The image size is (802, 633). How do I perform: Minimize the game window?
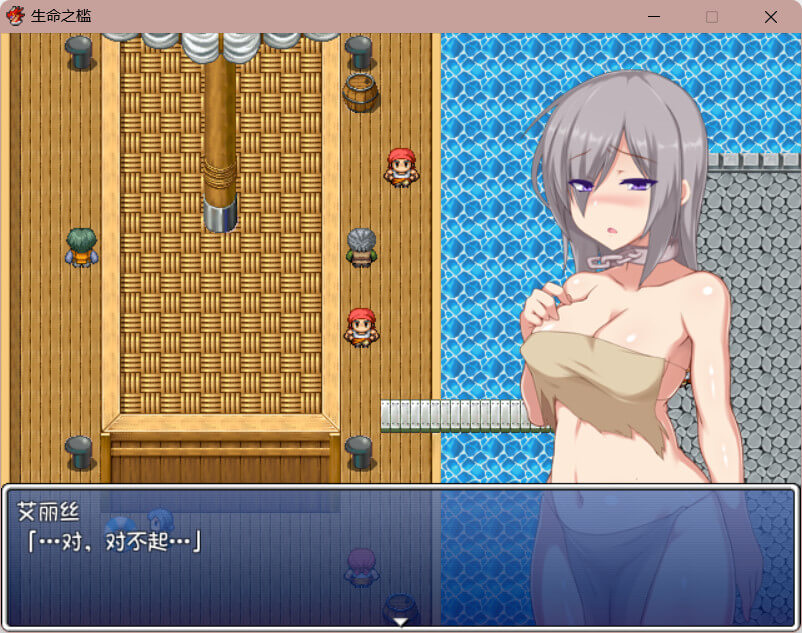point(654,17)
